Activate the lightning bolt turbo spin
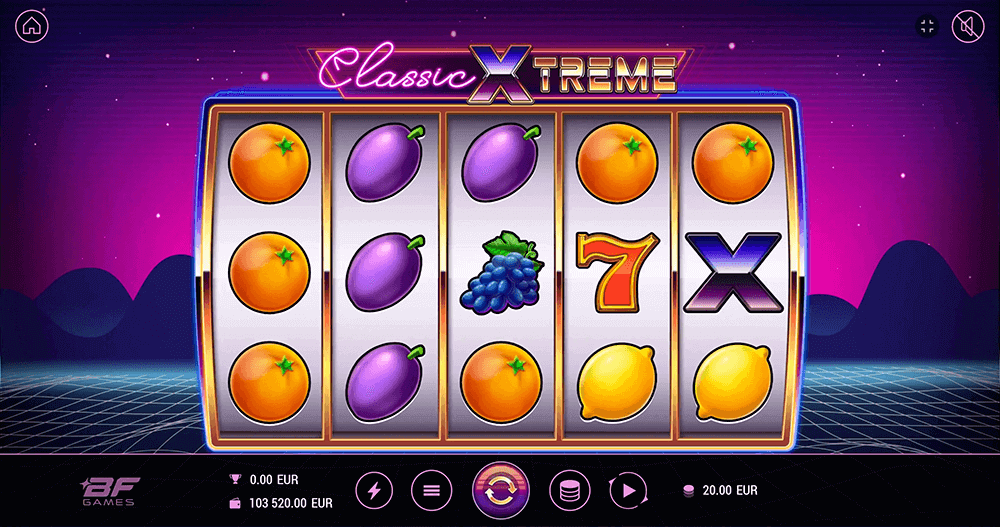The height and width of the screenshot is (527, 1000). point(375,491)
